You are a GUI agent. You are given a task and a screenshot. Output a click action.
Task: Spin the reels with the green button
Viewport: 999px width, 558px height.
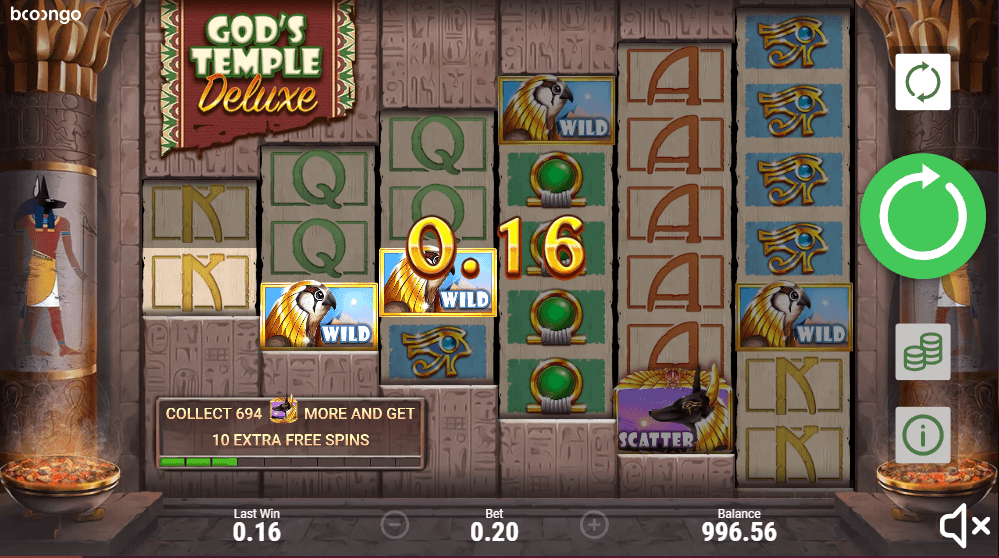click(922, 216)
